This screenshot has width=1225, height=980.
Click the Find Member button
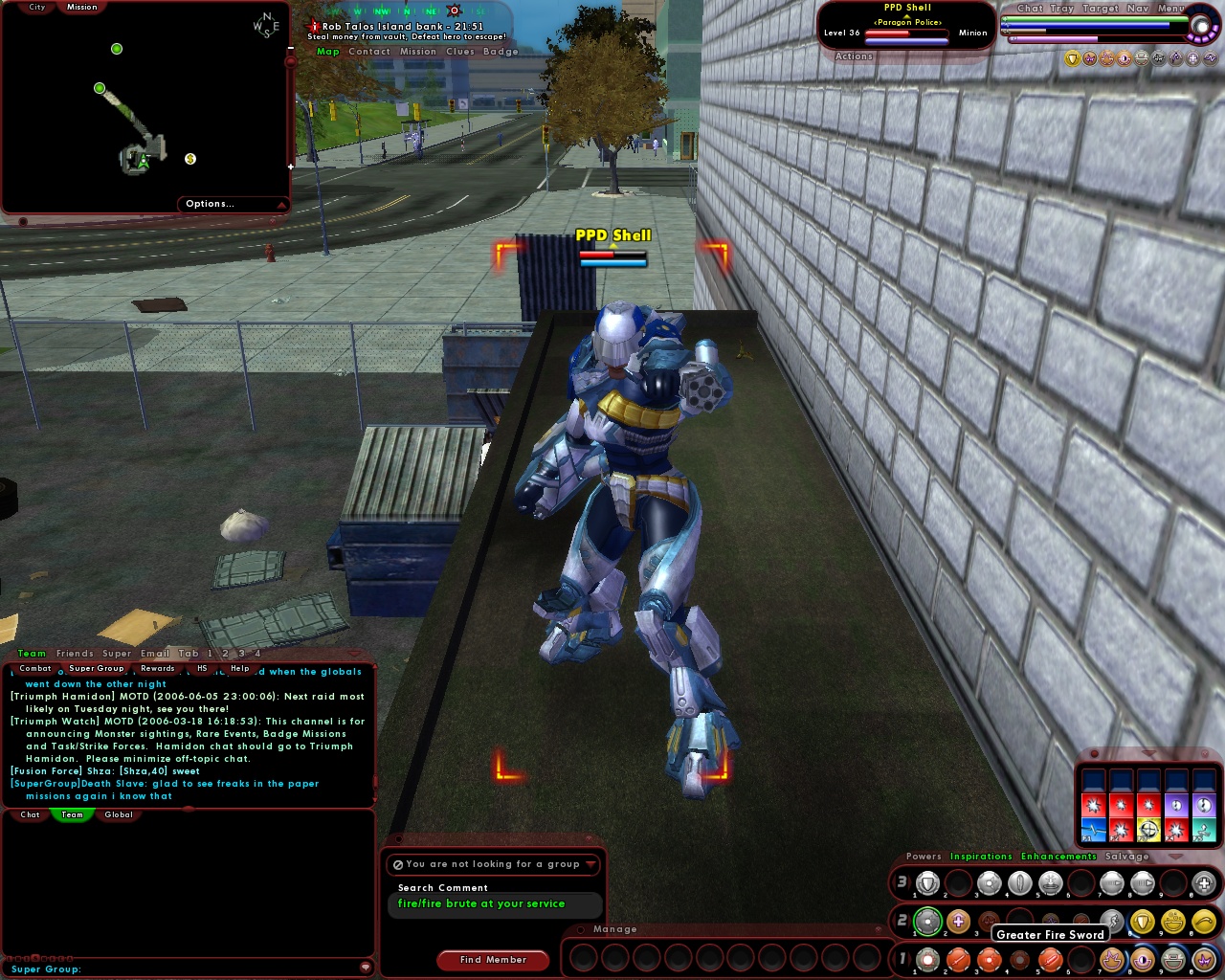point(492,960)
